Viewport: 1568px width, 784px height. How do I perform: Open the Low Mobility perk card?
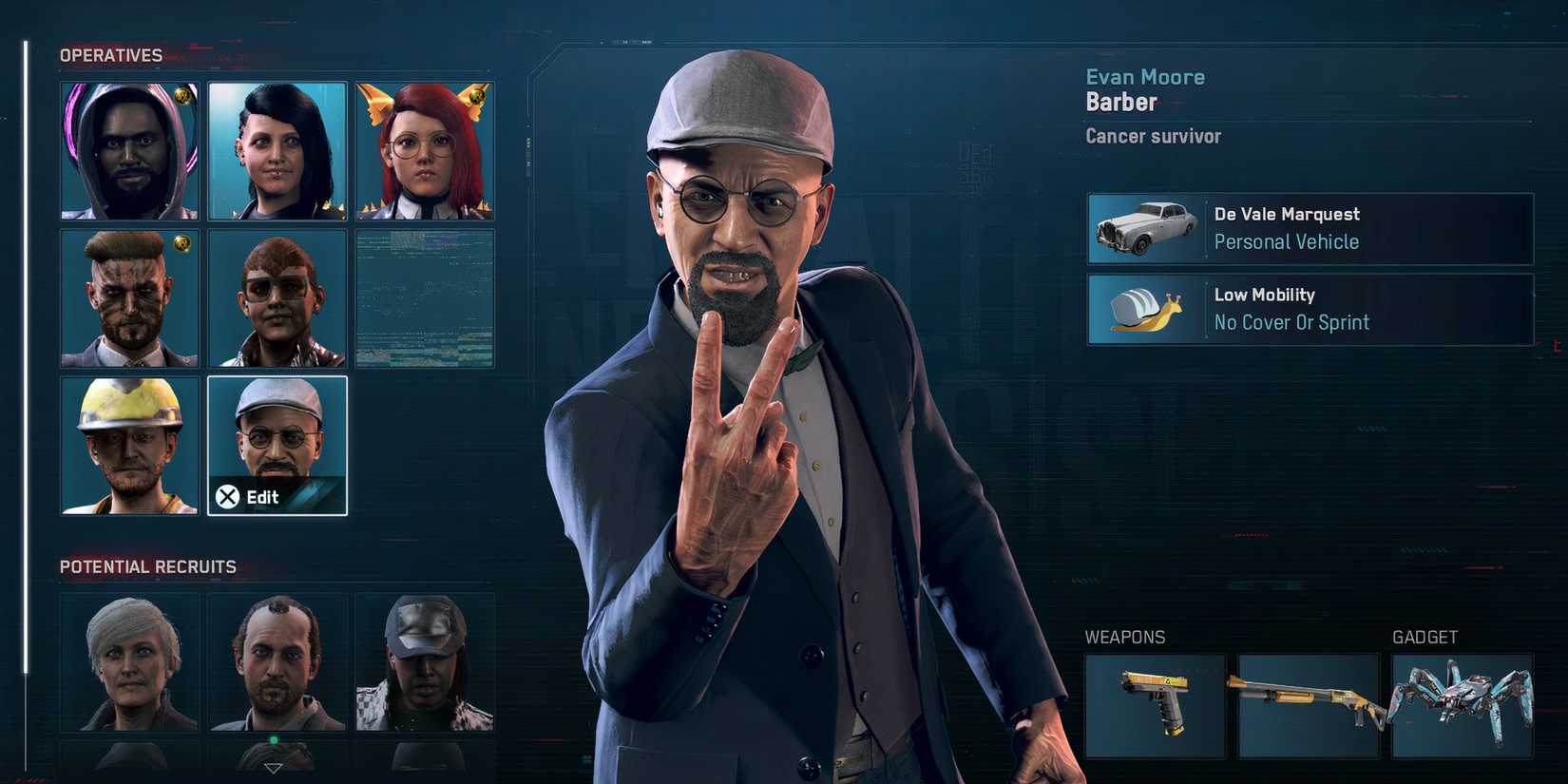[1309, 310]
